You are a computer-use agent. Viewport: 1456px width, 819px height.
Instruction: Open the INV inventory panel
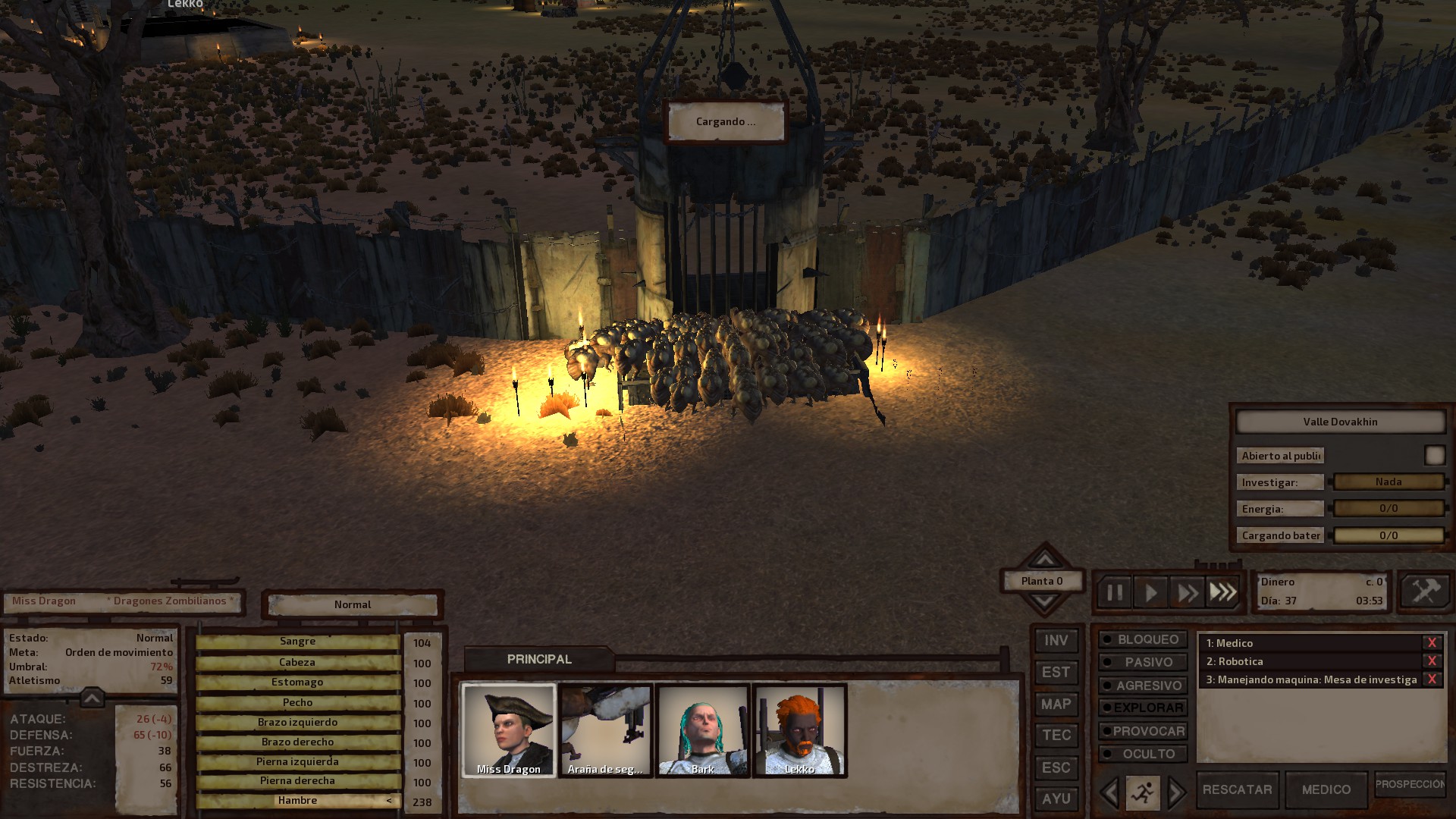pos(1056,641)
